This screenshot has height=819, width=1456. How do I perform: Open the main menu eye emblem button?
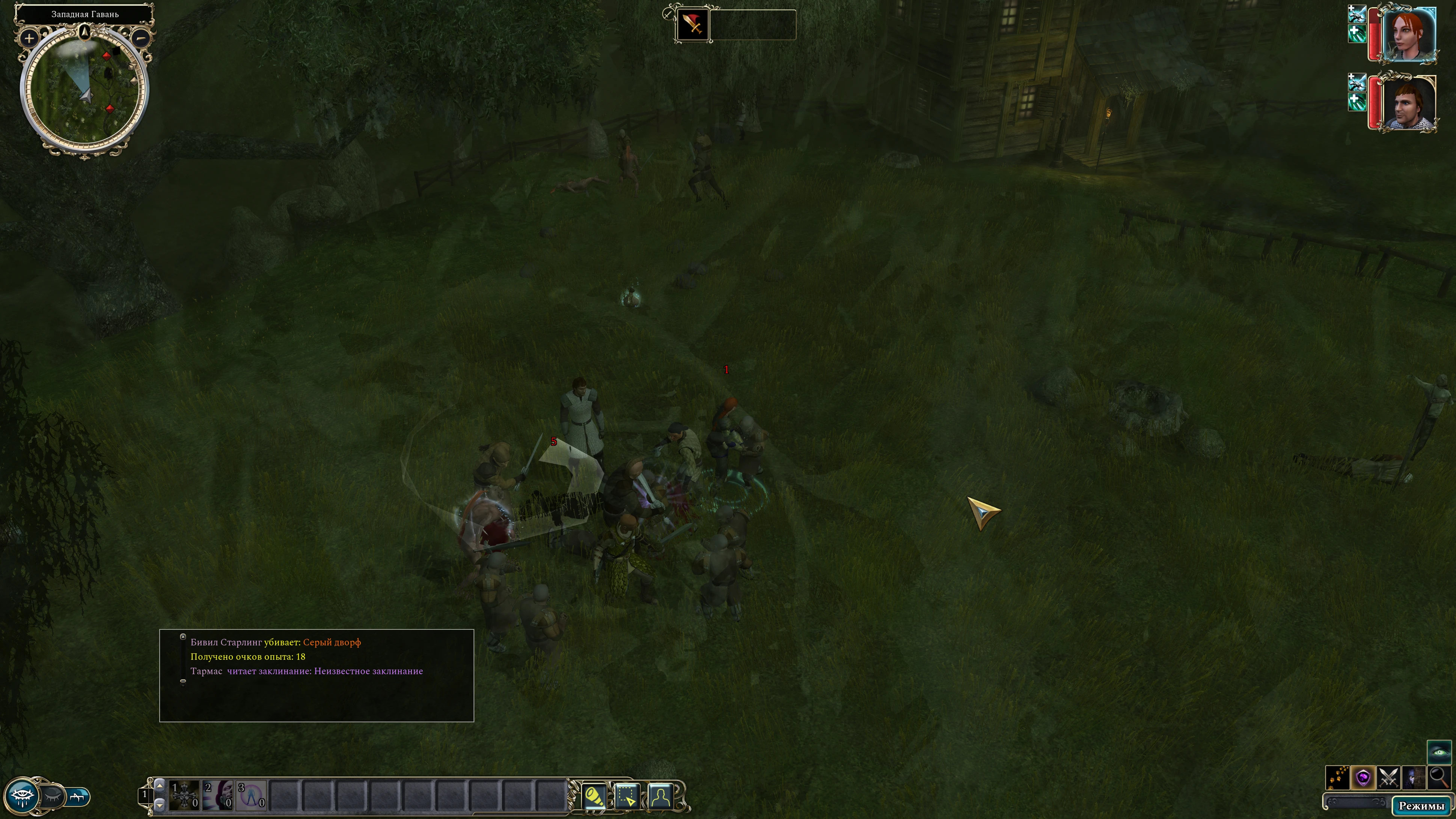[23, 796]
